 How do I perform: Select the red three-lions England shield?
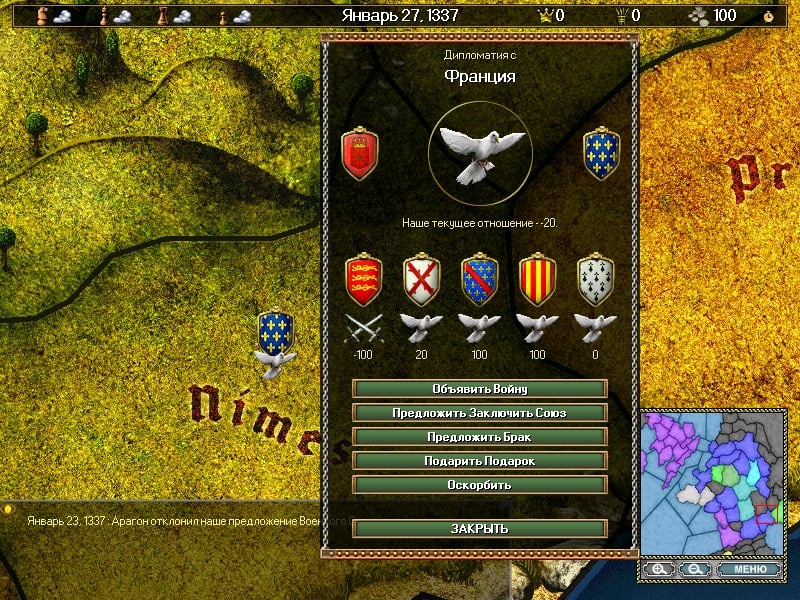[363, 279]
